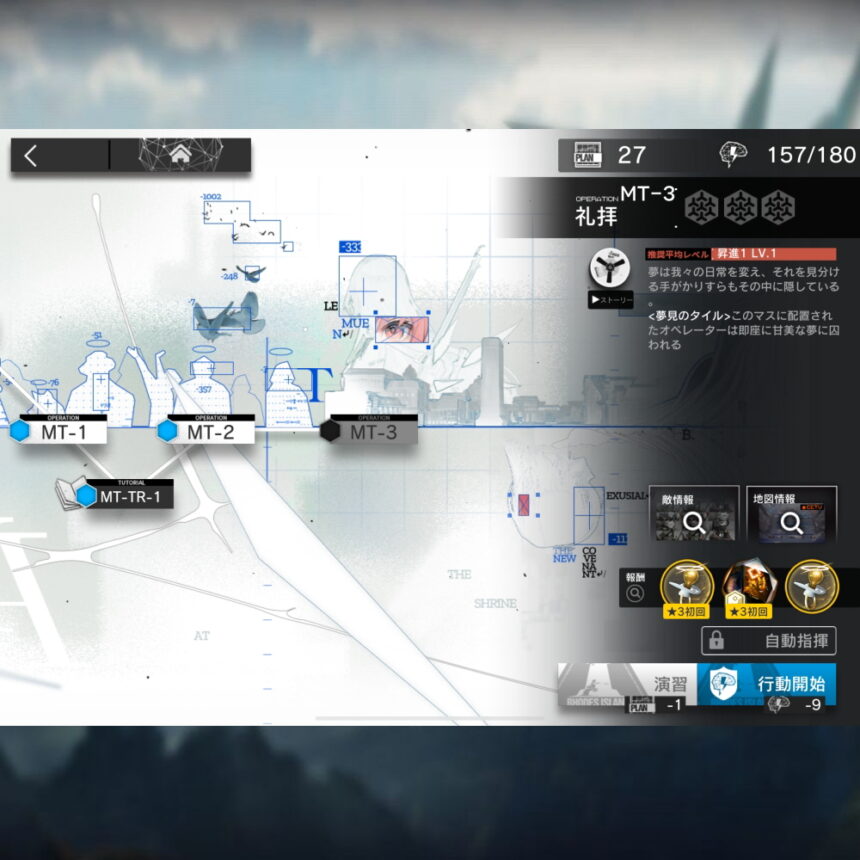Screen dimensions: 860x860
Task: Inspect the middle masked reward item
Action: click(748, 588)
